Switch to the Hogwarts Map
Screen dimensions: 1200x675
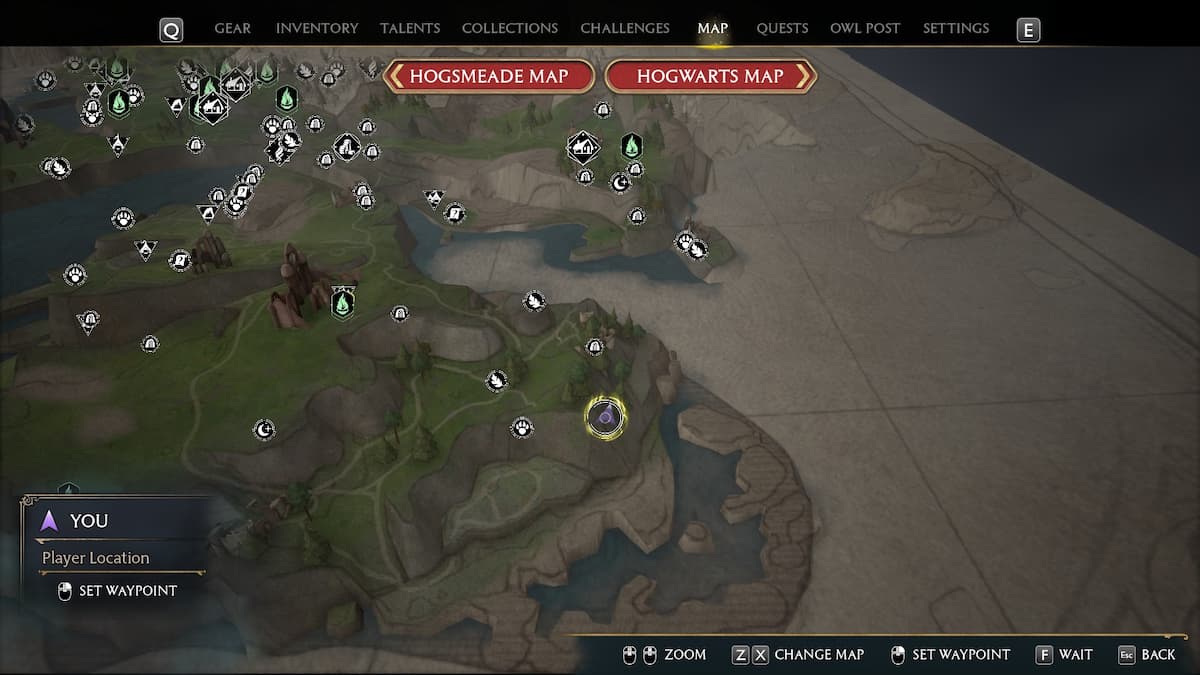pyautogui.click(x=710, y=76)
